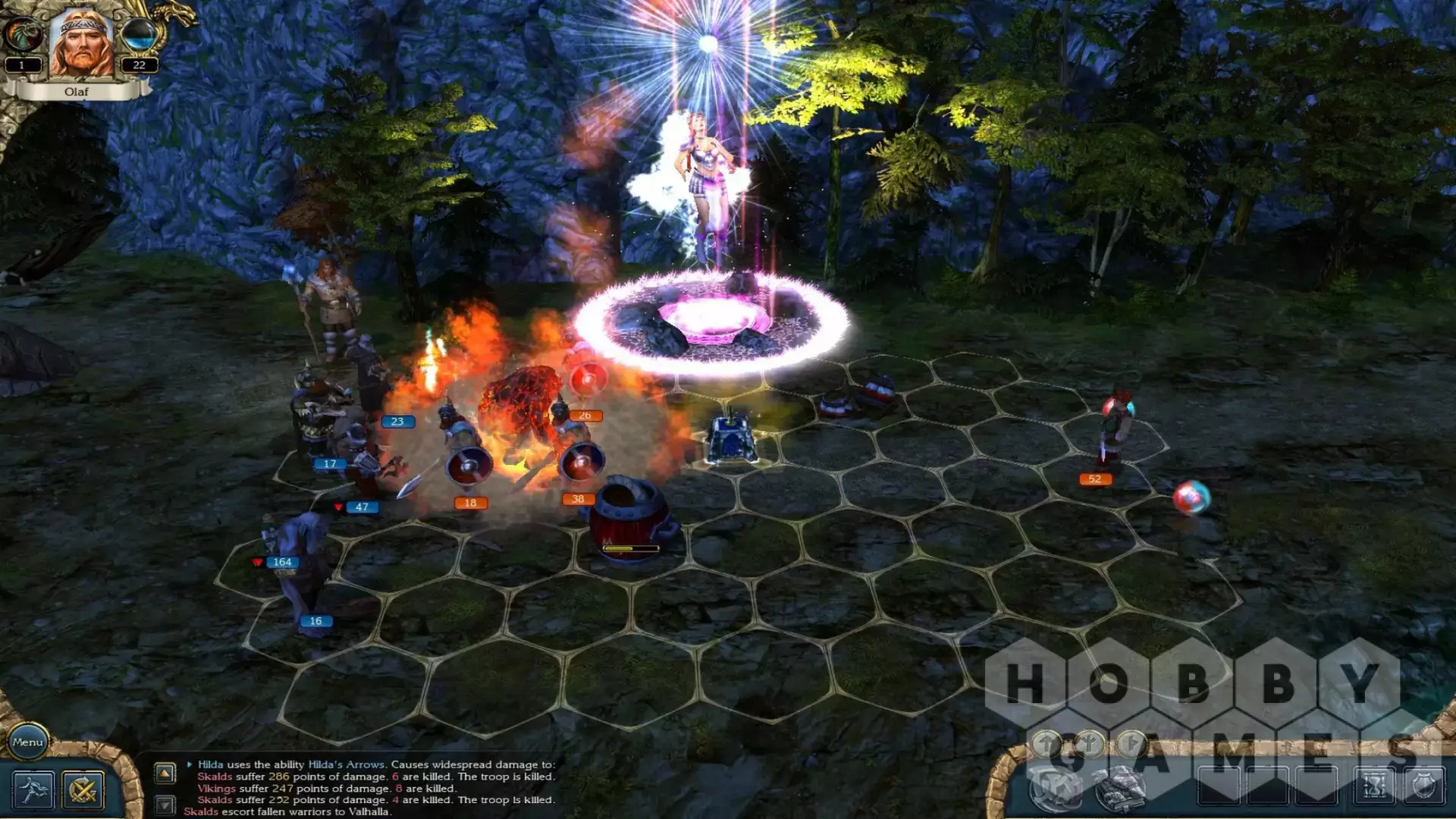Select Olaf's hero portrait

pyautogui.click(x=81, y=43)
